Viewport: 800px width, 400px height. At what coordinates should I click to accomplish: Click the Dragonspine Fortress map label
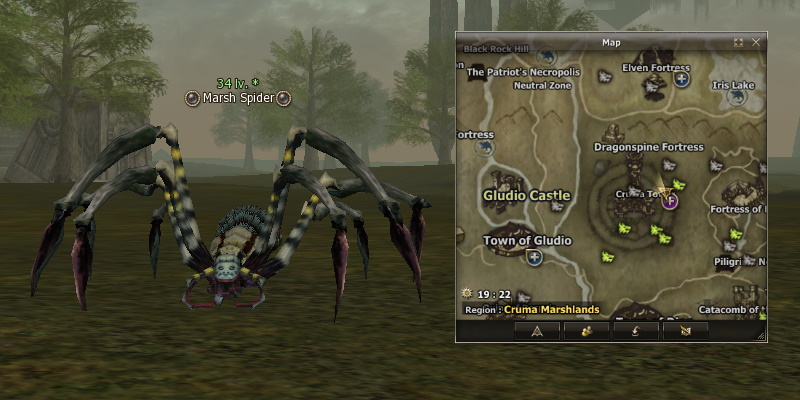pyautogui.click(x=649, y=147)
